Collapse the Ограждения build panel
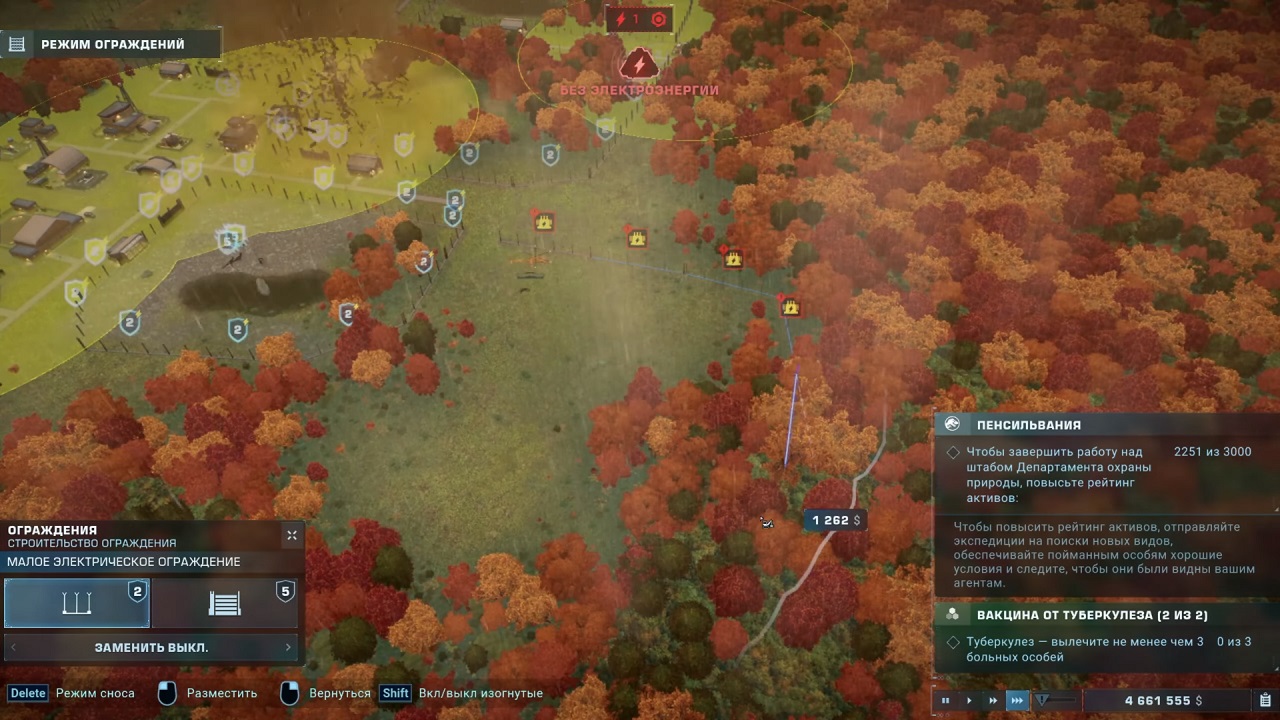Screen dimensions: 1280x720 pyautogui.click(x=292, y=535)
